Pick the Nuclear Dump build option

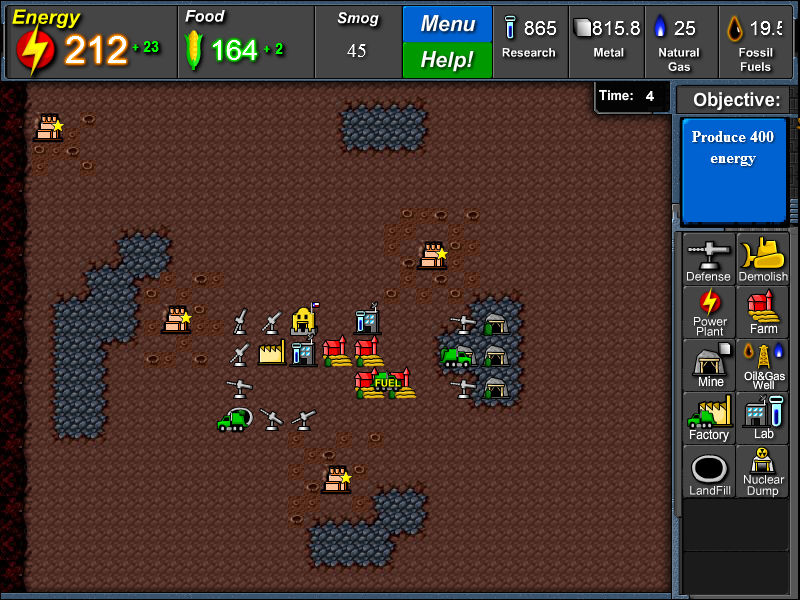[x=763, y=472]
